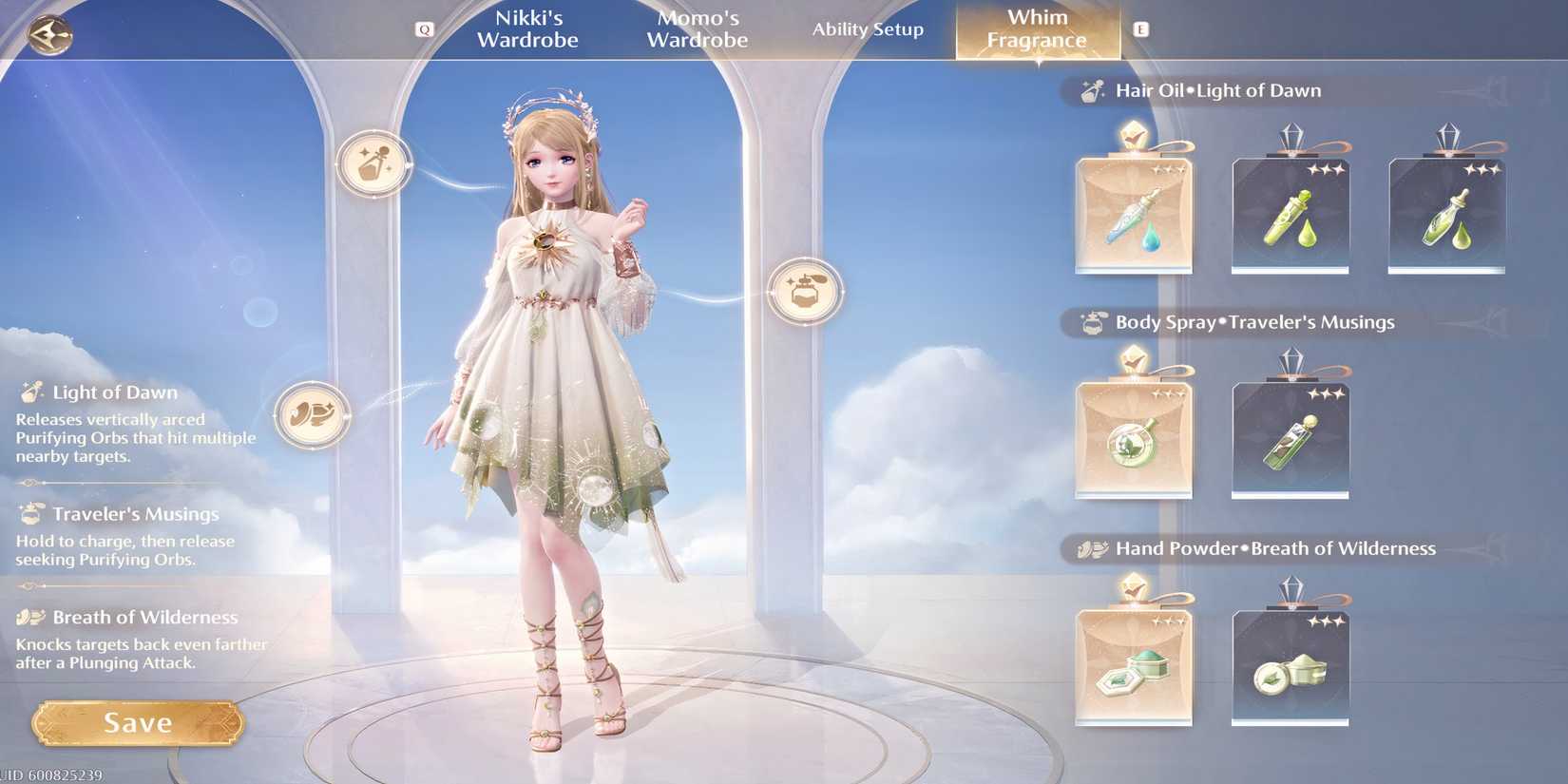Screen dimensions: 1568x784
Task: Click the Q key shortcut indicator
Action: click(425, 29)
